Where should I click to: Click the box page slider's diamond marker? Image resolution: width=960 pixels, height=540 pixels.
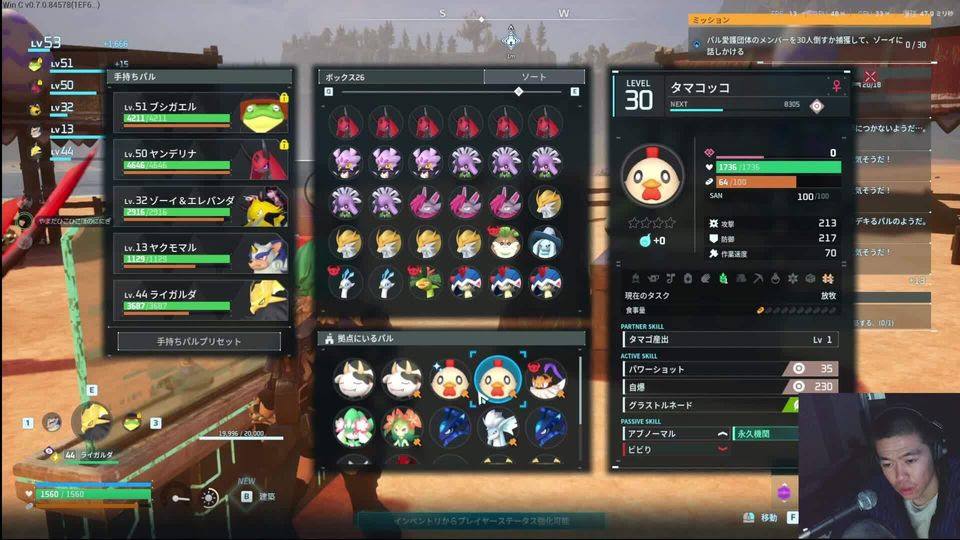[518, 92]
